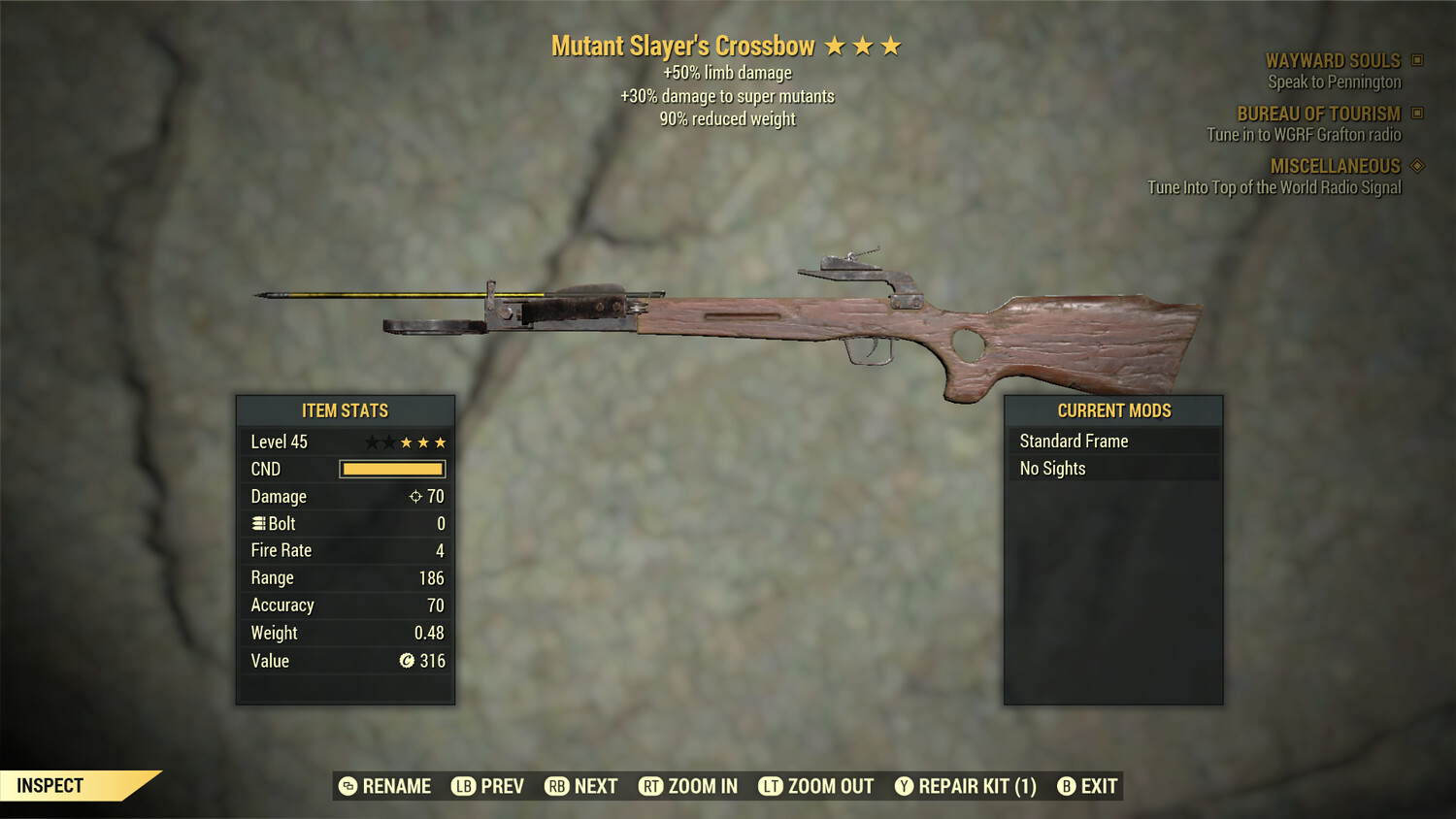Expand the Miscellaneous quest entry
Image resolution: width=1456 pixels, height=819 pixels.
point(1335,166)
